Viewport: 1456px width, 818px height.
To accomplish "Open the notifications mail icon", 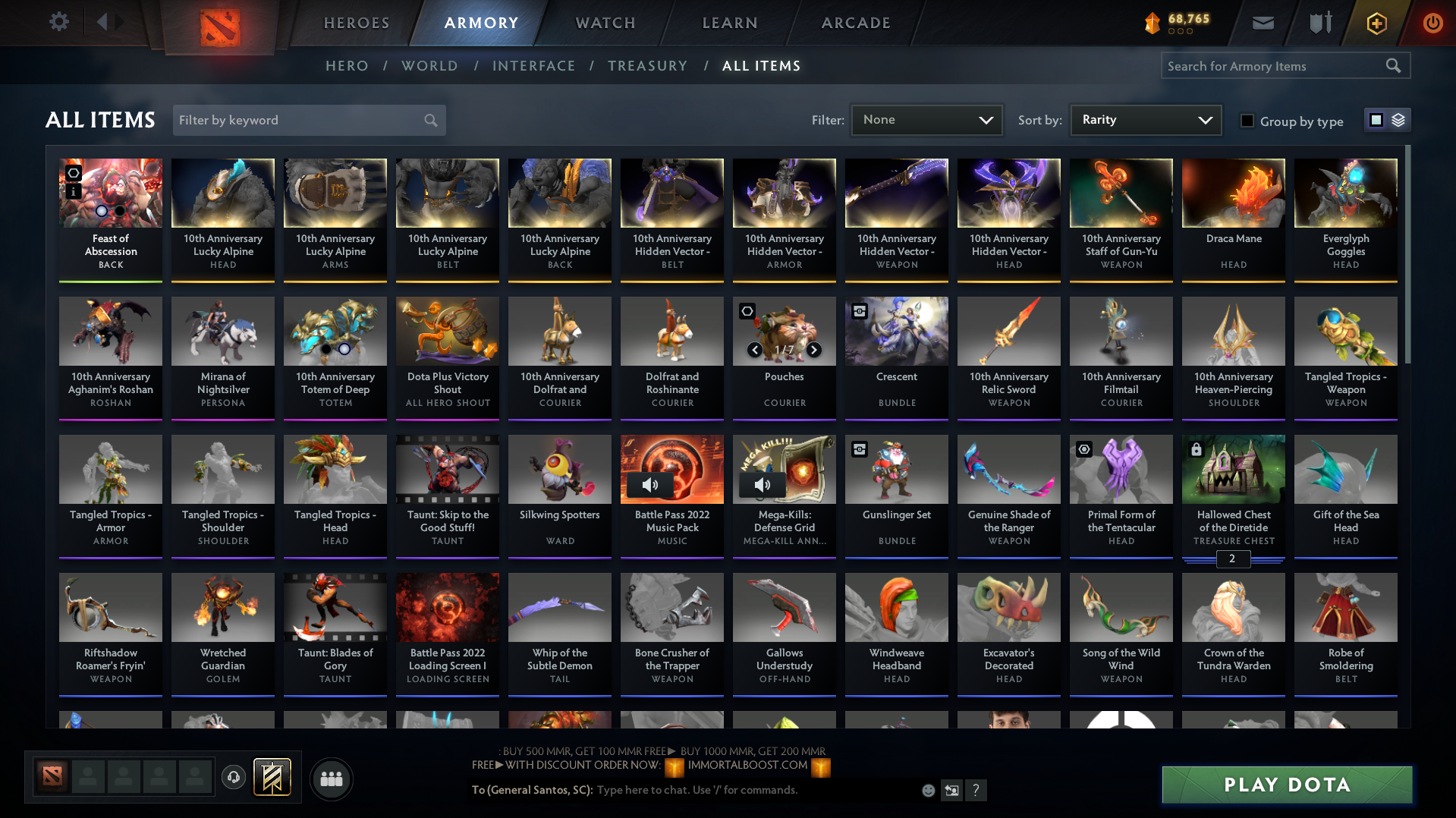I will (1262, 23).
